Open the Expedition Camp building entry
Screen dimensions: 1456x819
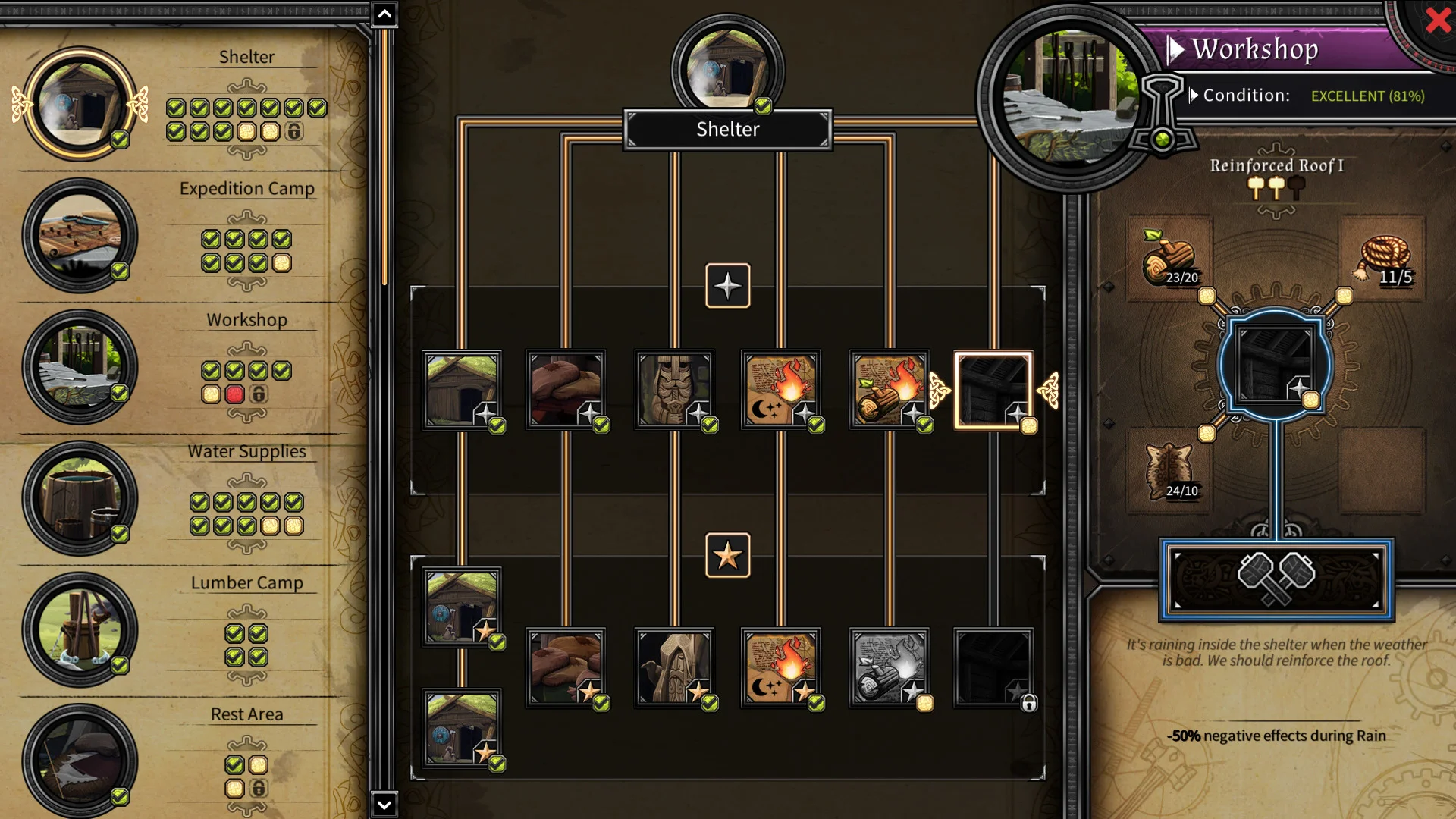[x=80, y=236]
